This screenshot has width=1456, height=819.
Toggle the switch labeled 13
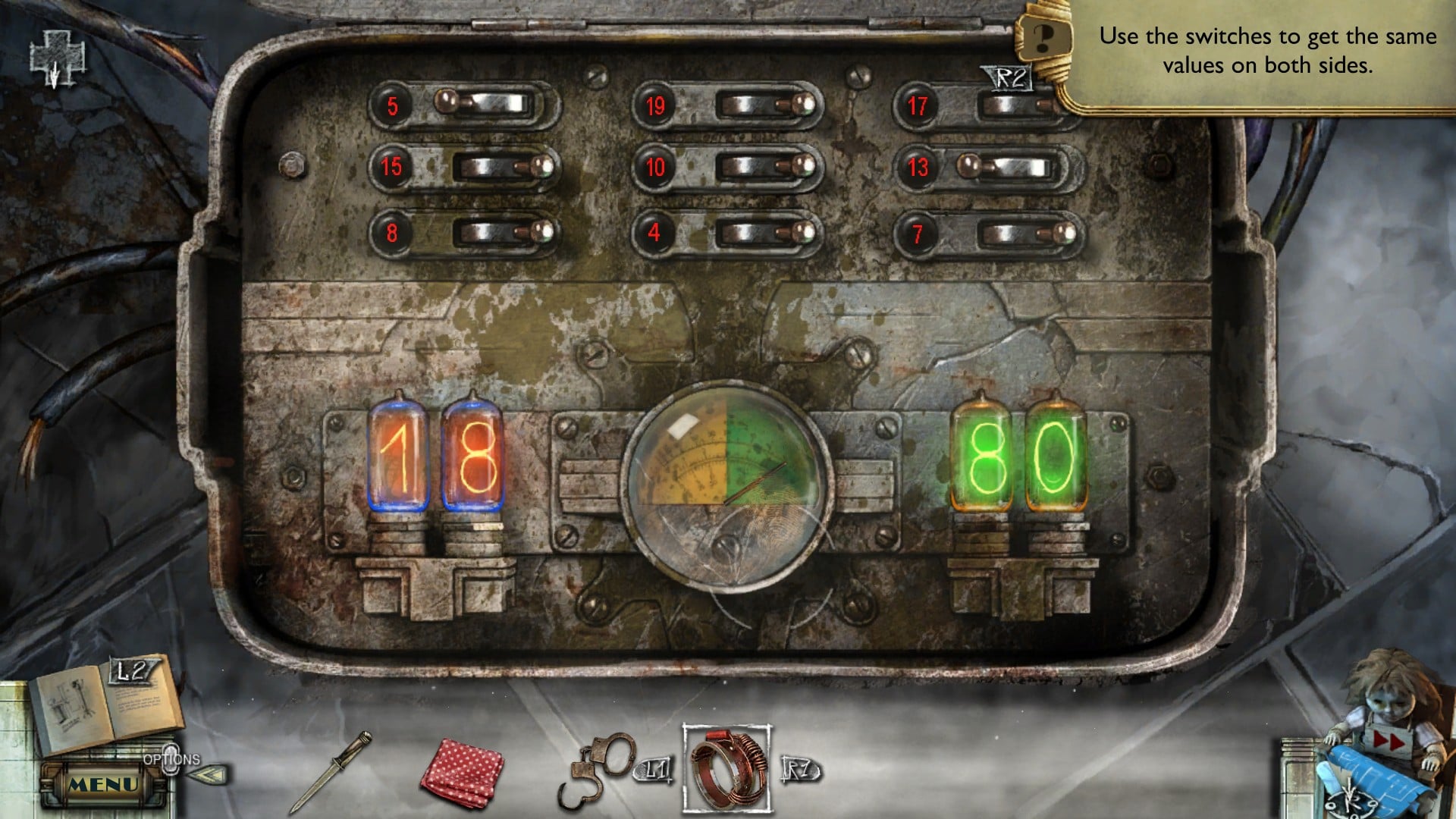coord(1005,167)
